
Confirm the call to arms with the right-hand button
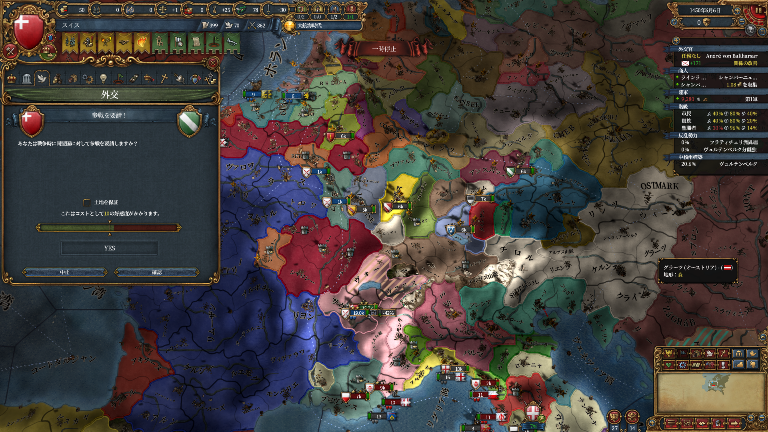(156, 271)
